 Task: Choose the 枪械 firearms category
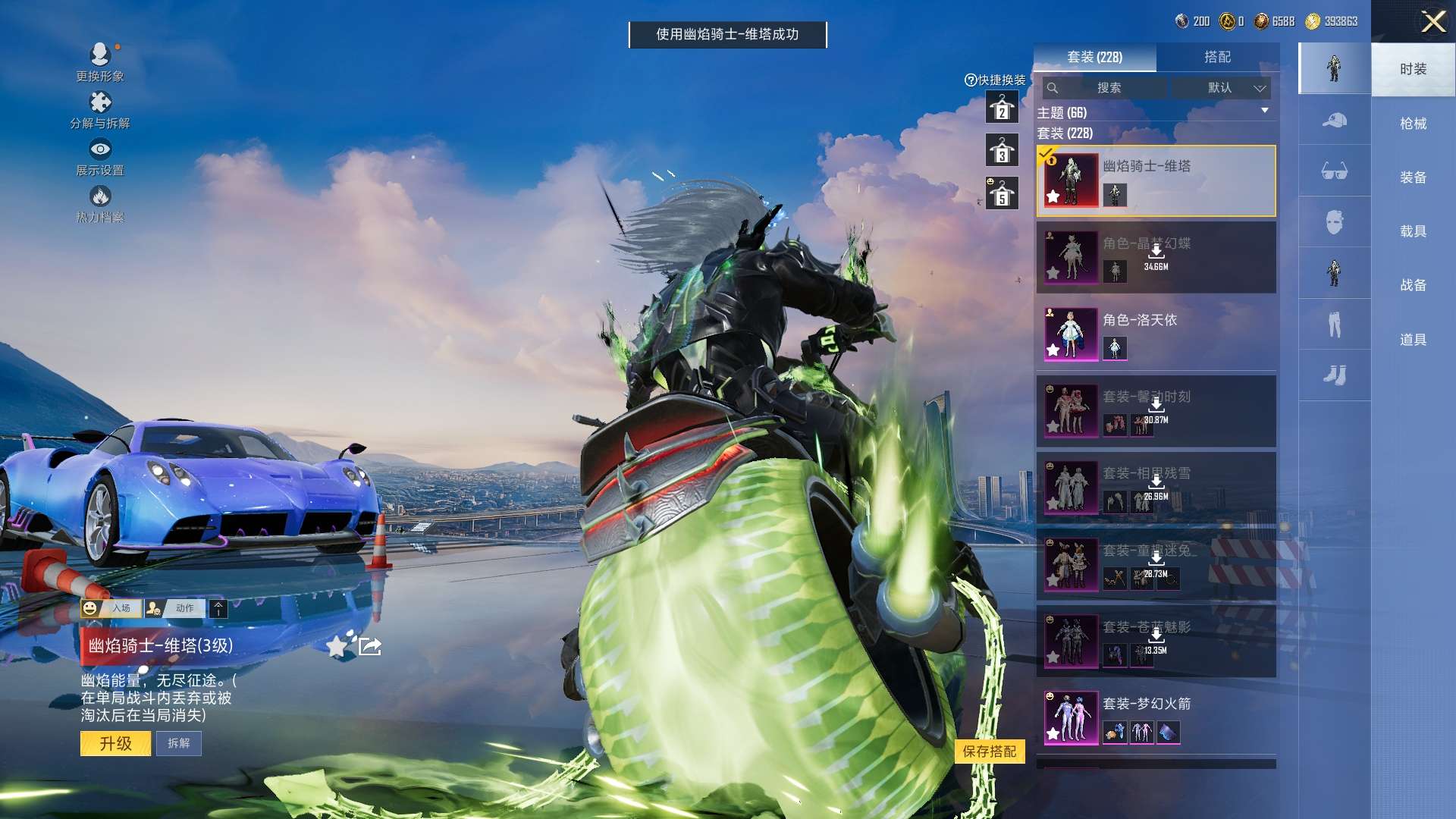1413,124
